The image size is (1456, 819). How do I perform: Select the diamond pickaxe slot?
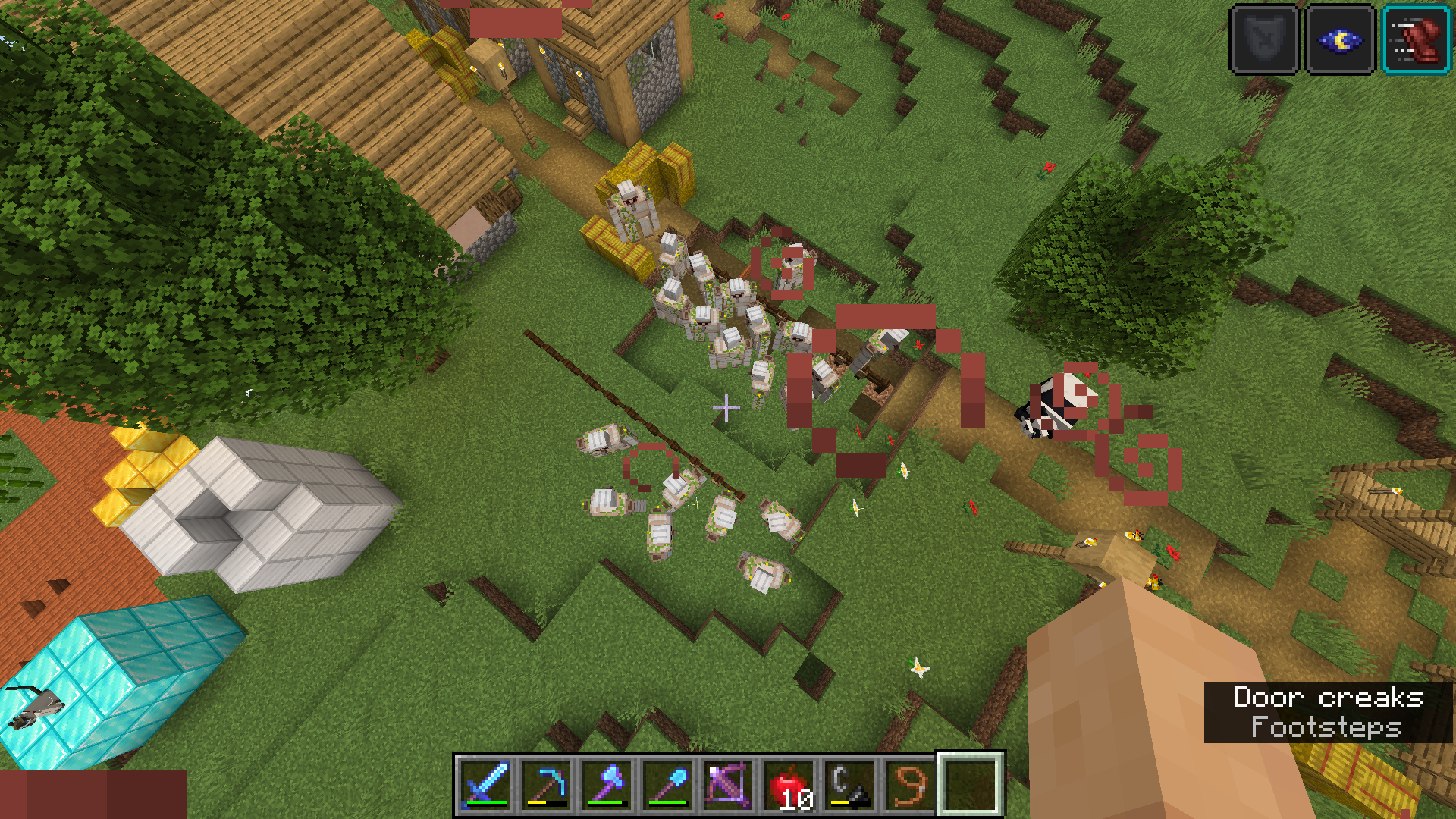point(546,785)
